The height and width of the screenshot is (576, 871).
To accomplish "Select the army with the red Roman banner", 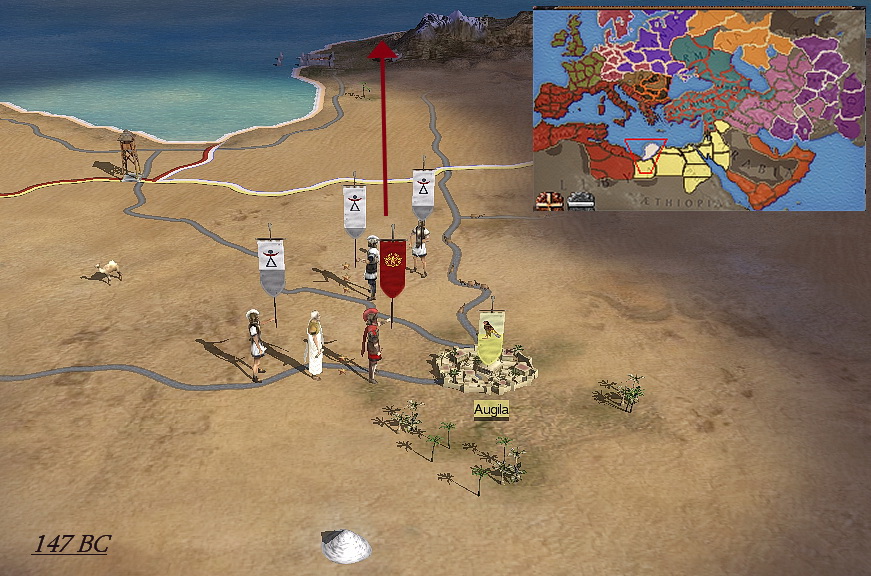I will (392, 268).
